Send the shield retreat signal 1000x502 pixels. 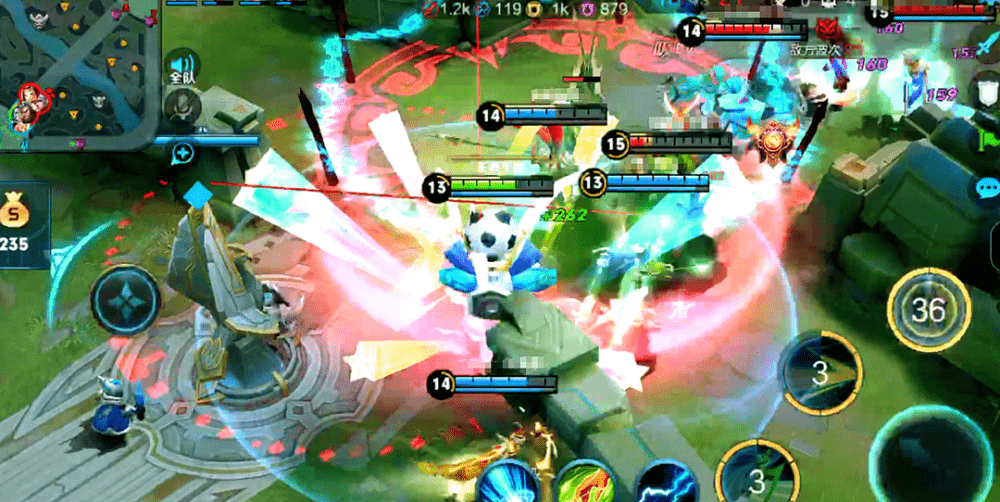tap(986, 93)
